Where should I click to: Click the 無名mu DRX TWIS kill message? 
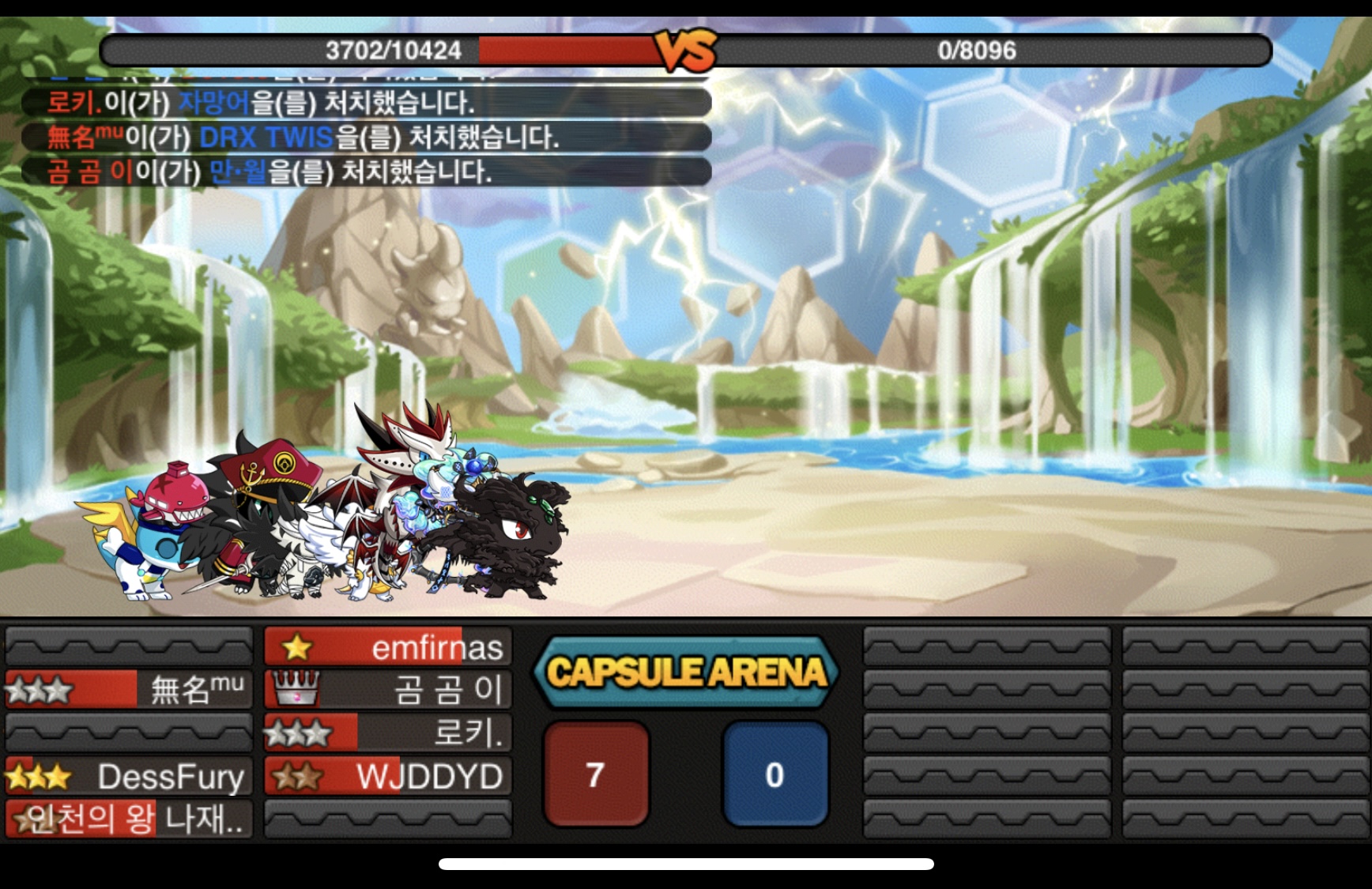point(366,137)
